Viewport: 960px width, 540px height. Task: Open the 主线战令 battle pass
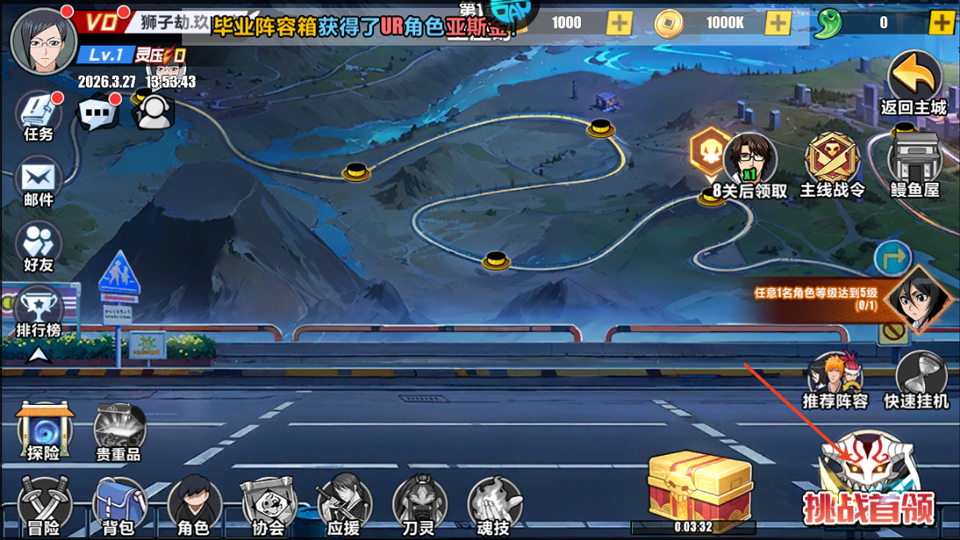tap(832, 164)
